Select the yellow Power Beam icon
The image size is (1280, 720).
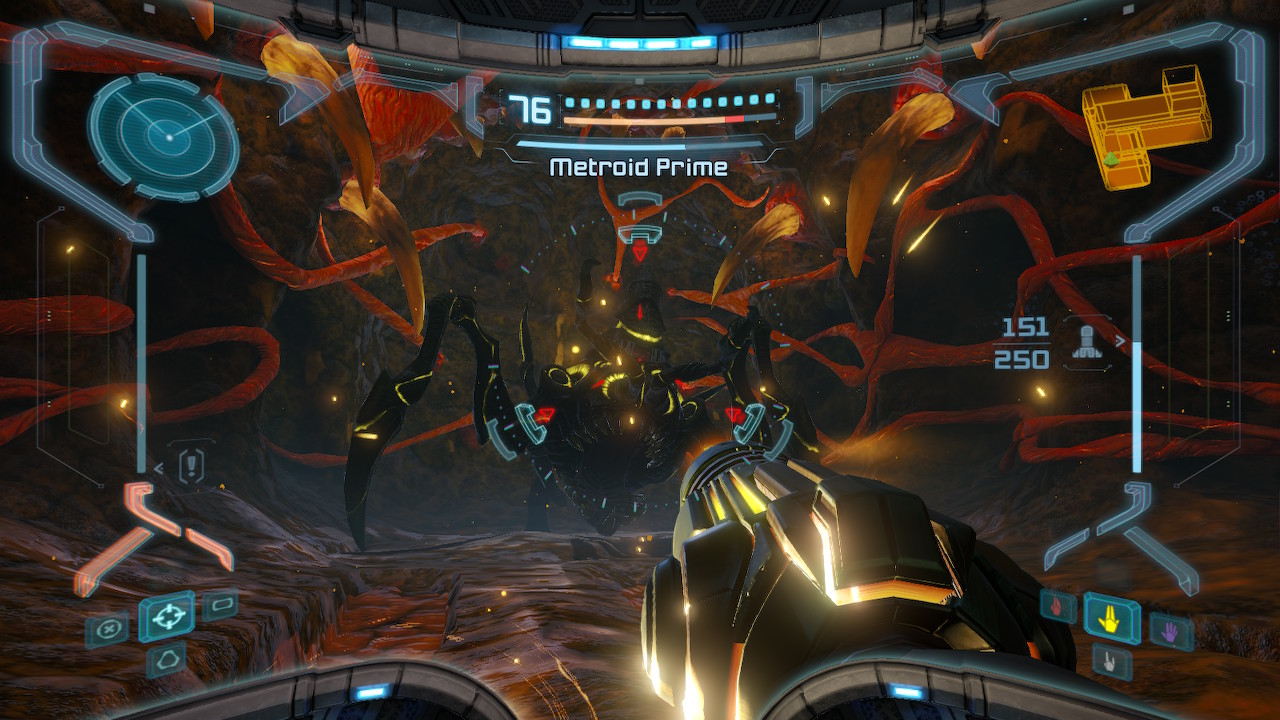[x=1111, y=619]
